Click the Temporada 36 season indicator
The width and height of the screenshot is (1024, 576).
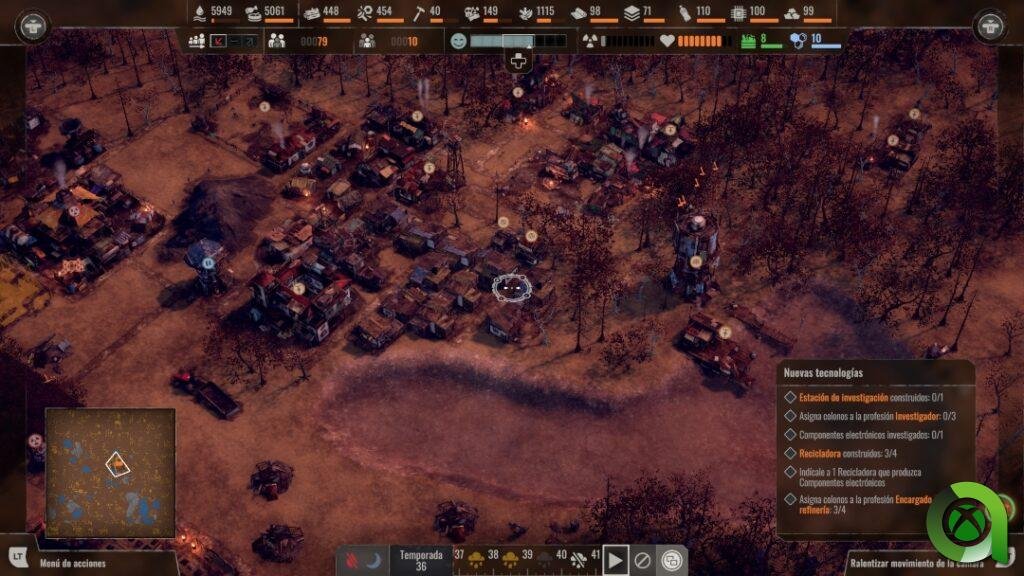420,560
